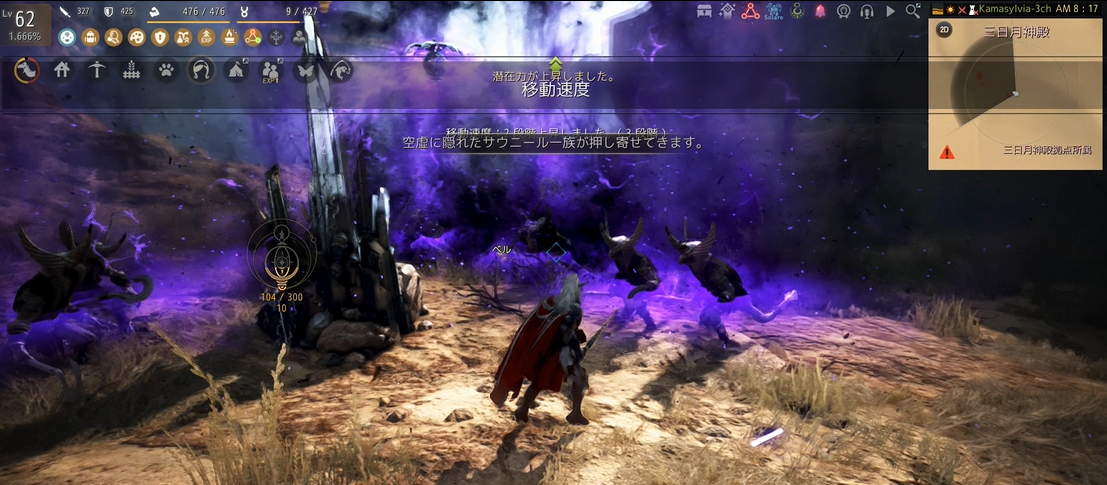1107x485 pixels.
Task: Click the tent camp icon
Action: [236, 70]
